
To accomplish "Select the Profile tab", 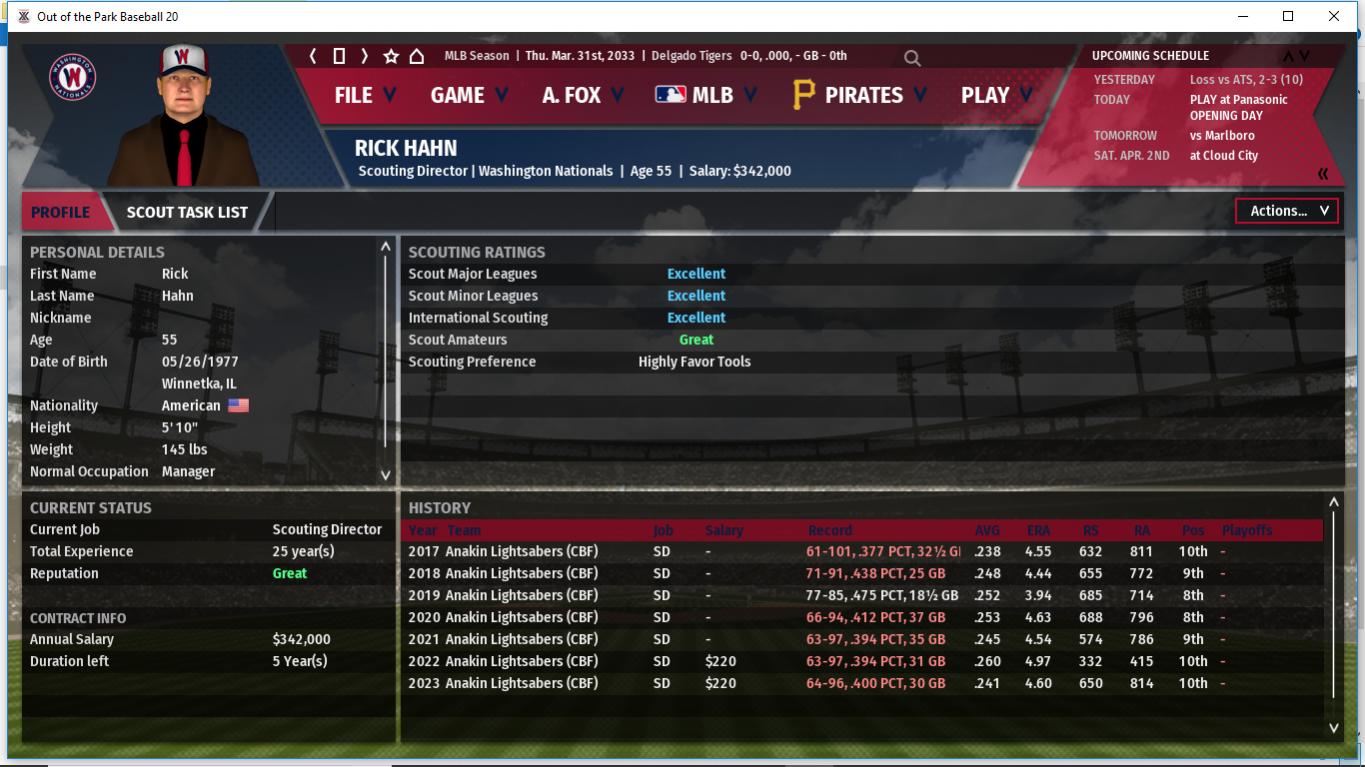I will pos(60,212).
